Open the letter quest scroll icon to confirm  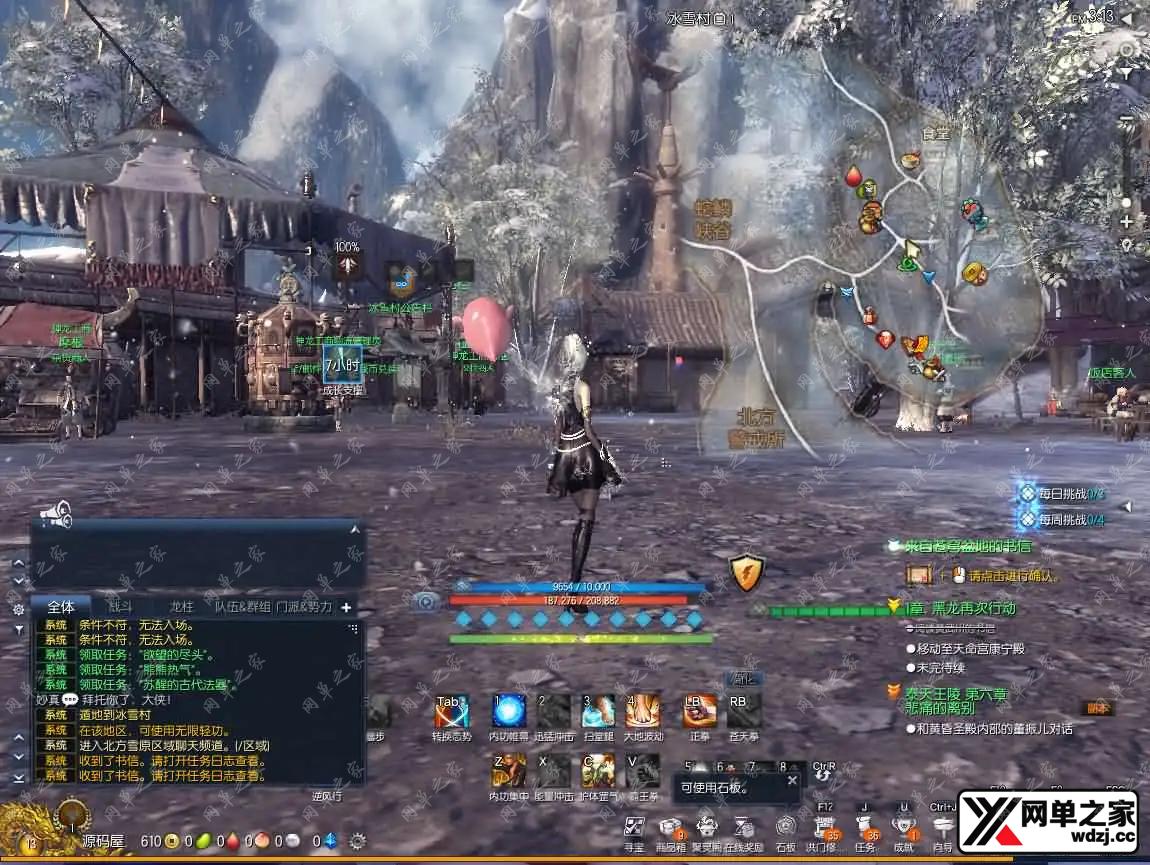(919, 575)
